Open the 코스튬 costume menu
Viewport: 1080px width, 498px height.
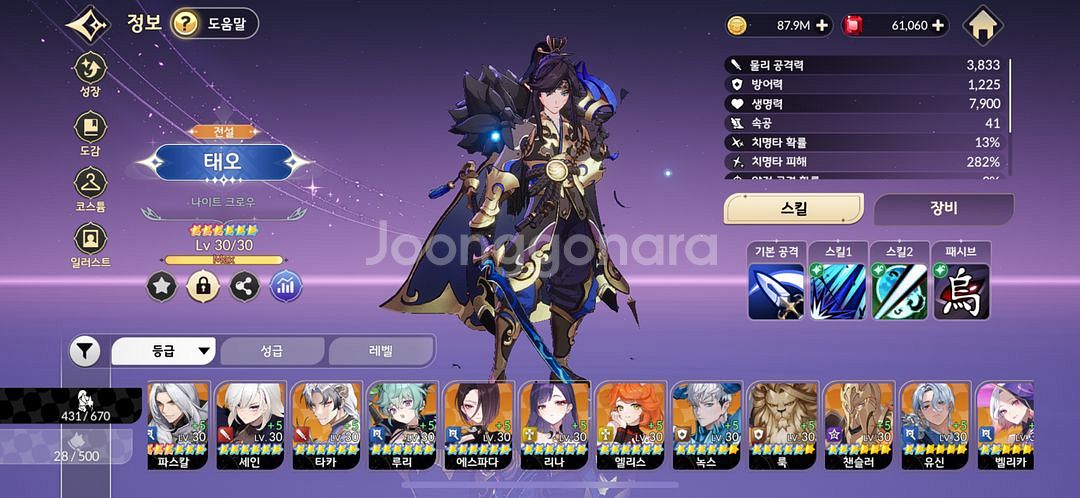pos(90,188)
